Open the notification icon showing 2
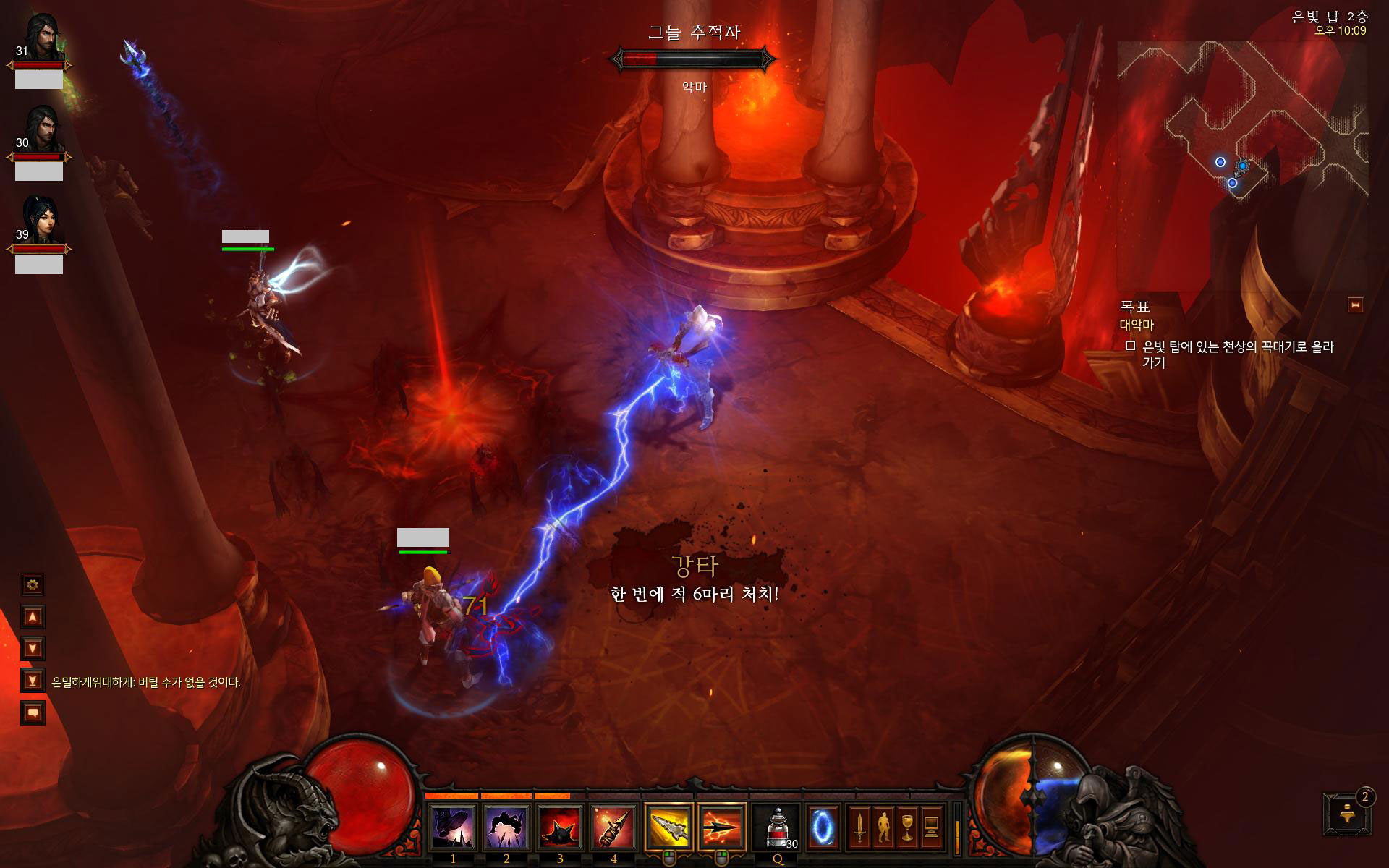1389x868 pixels. [x=1348, y=814]
